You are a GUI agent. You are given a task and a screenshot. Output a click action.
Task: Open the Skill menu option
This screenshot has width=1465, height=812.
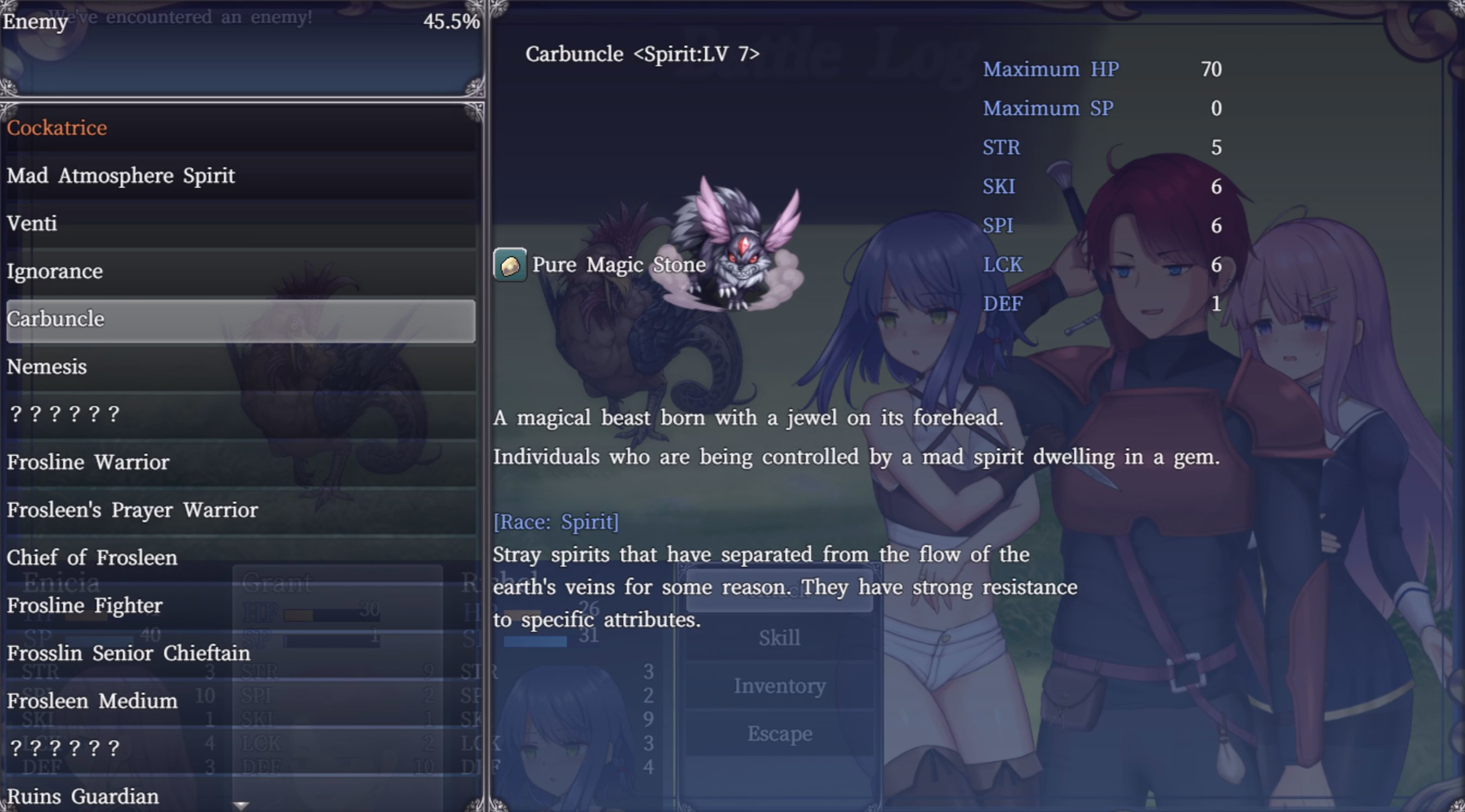pos(779,637)
